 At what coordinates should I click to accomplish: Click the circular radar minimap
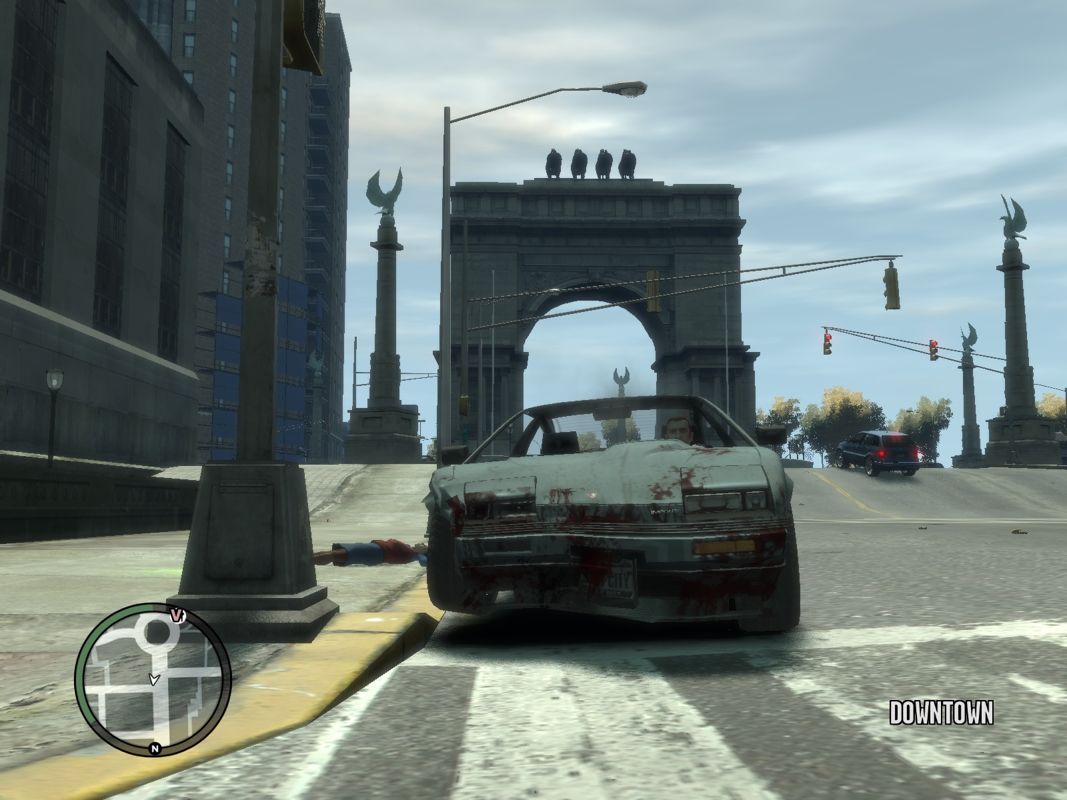click(x=153, y=679)
